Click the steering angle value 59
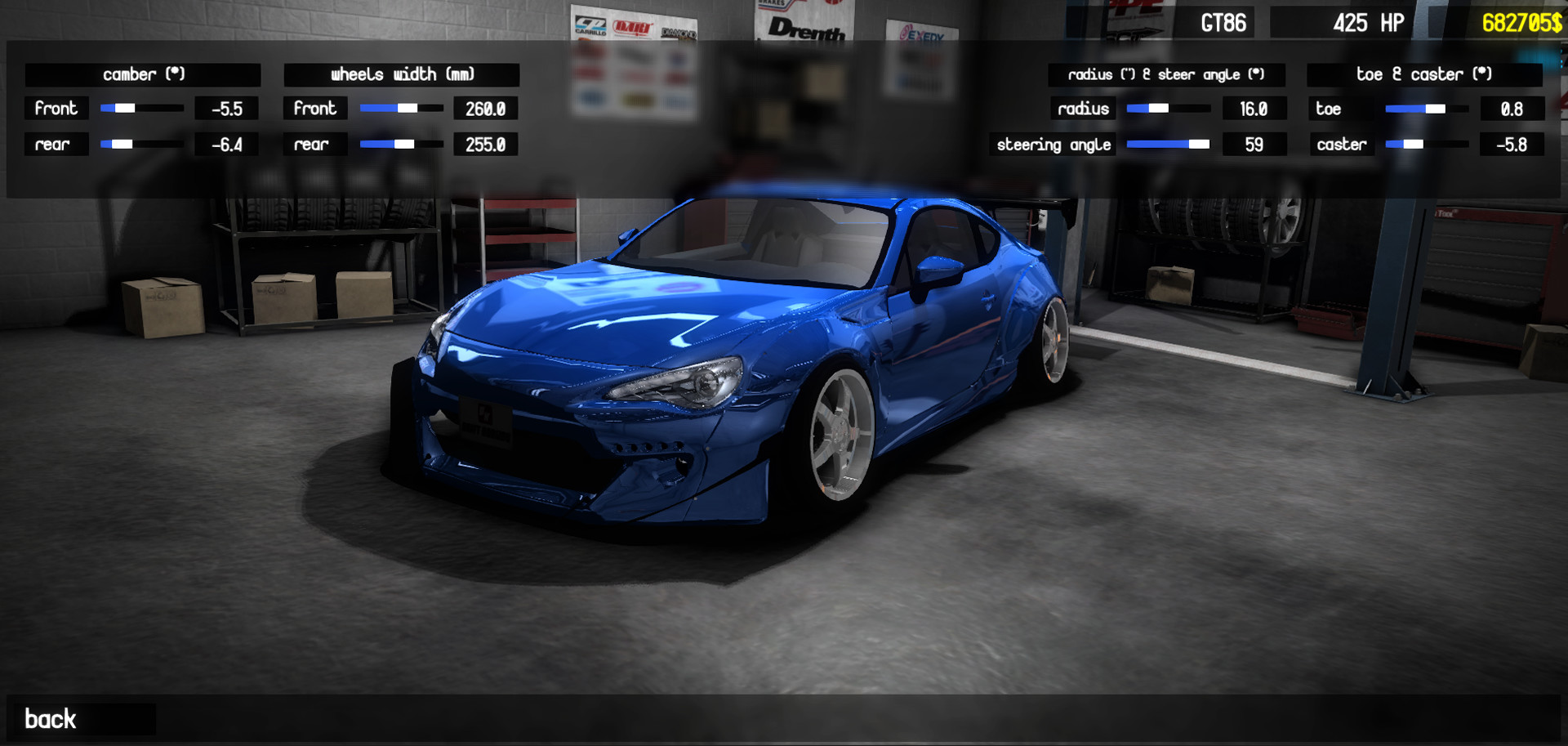 tap(1254, 144)
